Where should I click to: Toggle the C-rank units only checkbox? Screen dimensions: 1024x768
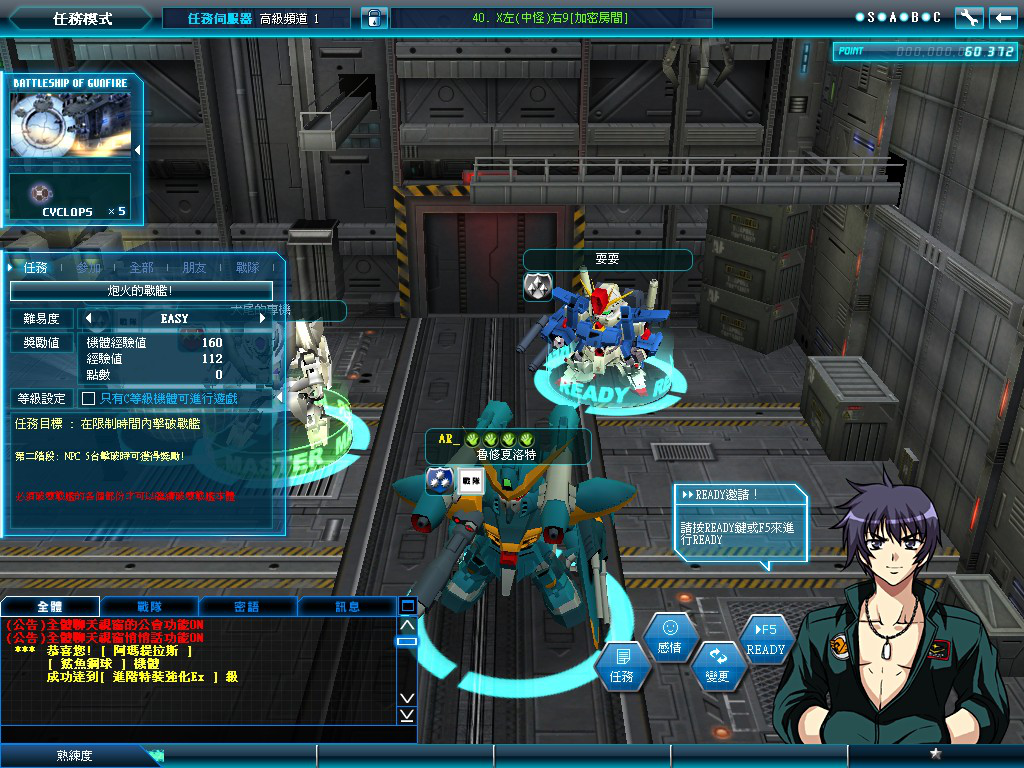point(88,398)
